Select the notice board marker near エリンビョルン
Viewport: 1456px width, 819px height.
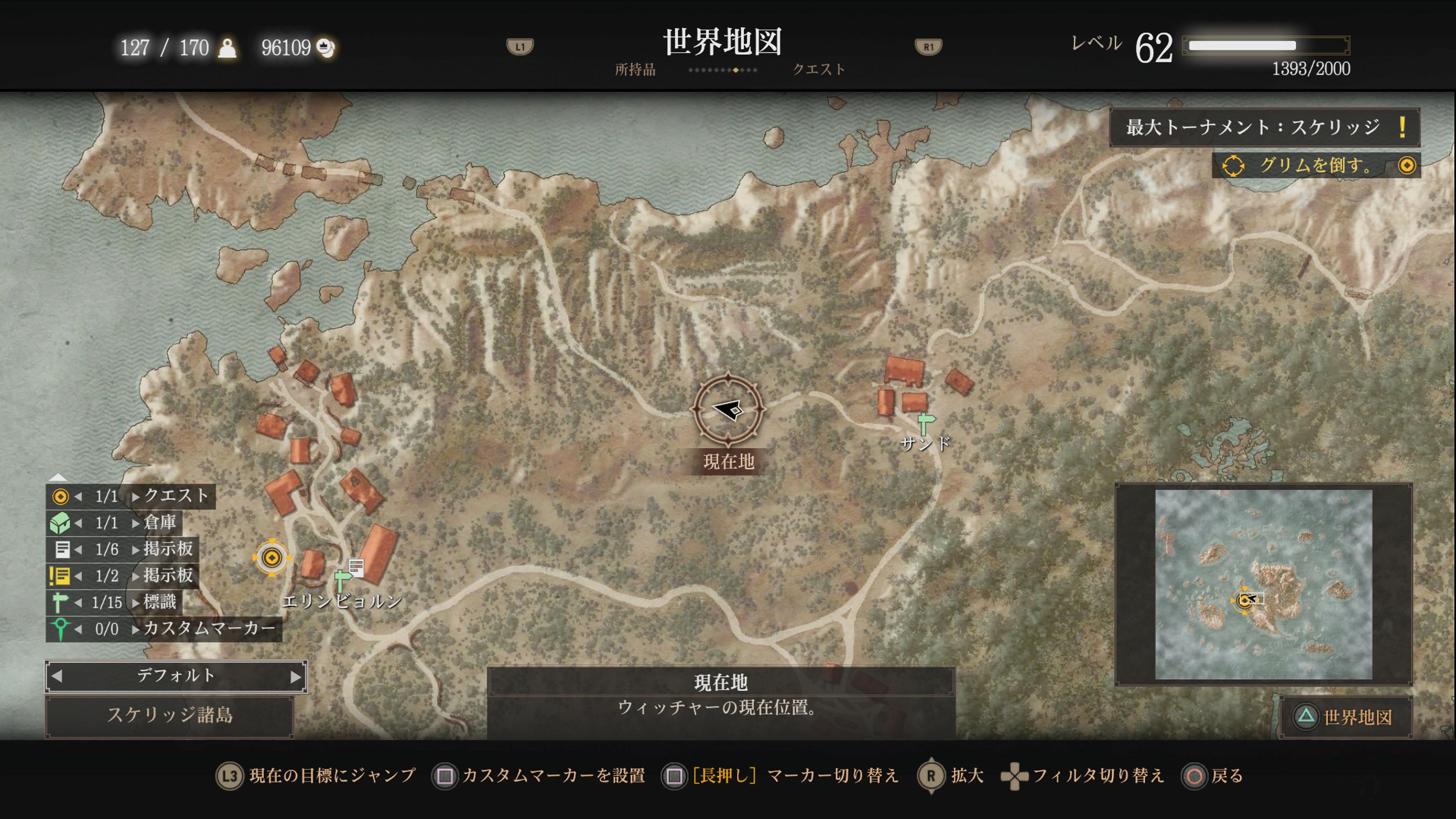point(356,566)
